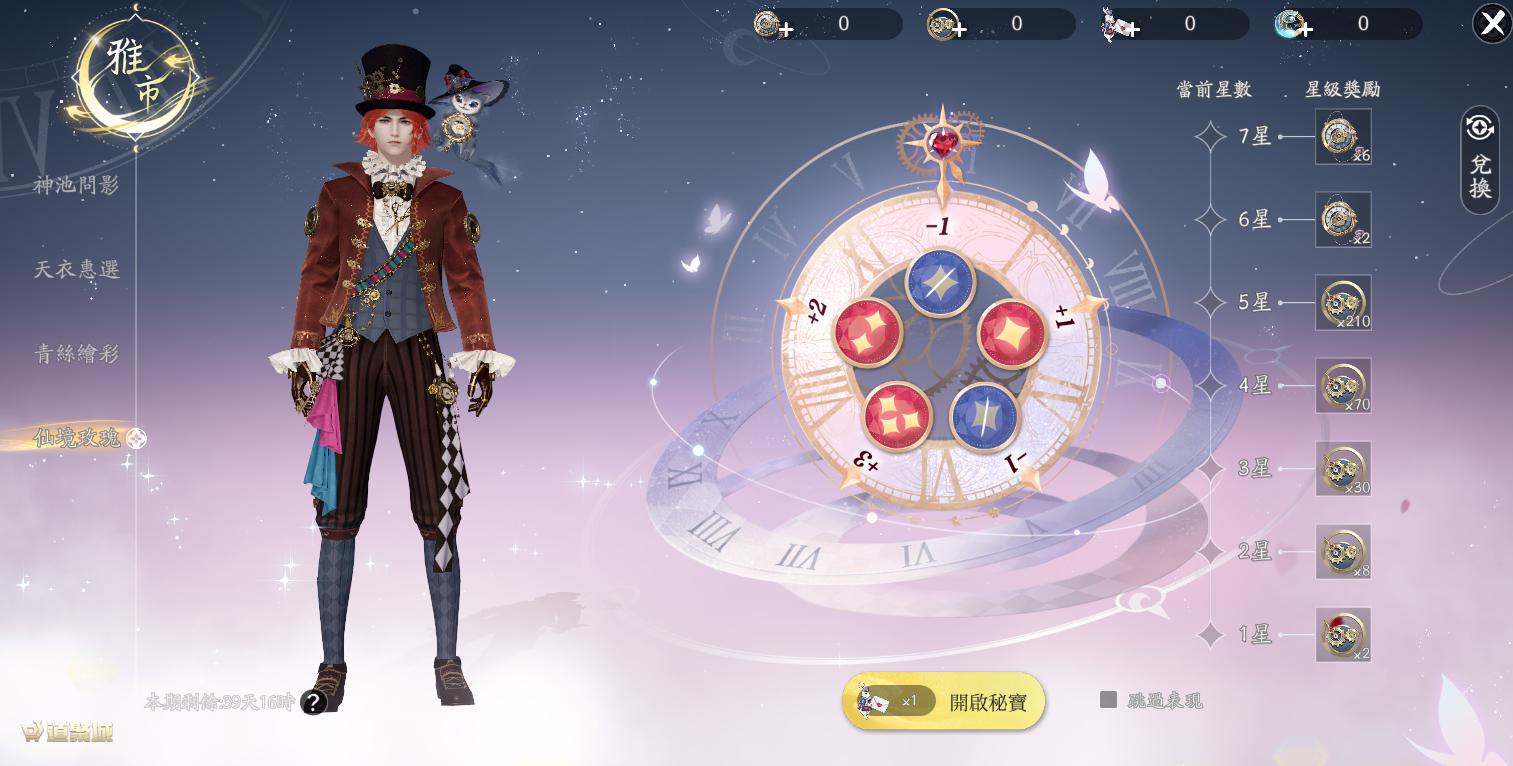1513x766 pixels.
Task: Add rabbit card tickets via plus icon
Action: pos(1132,29)
